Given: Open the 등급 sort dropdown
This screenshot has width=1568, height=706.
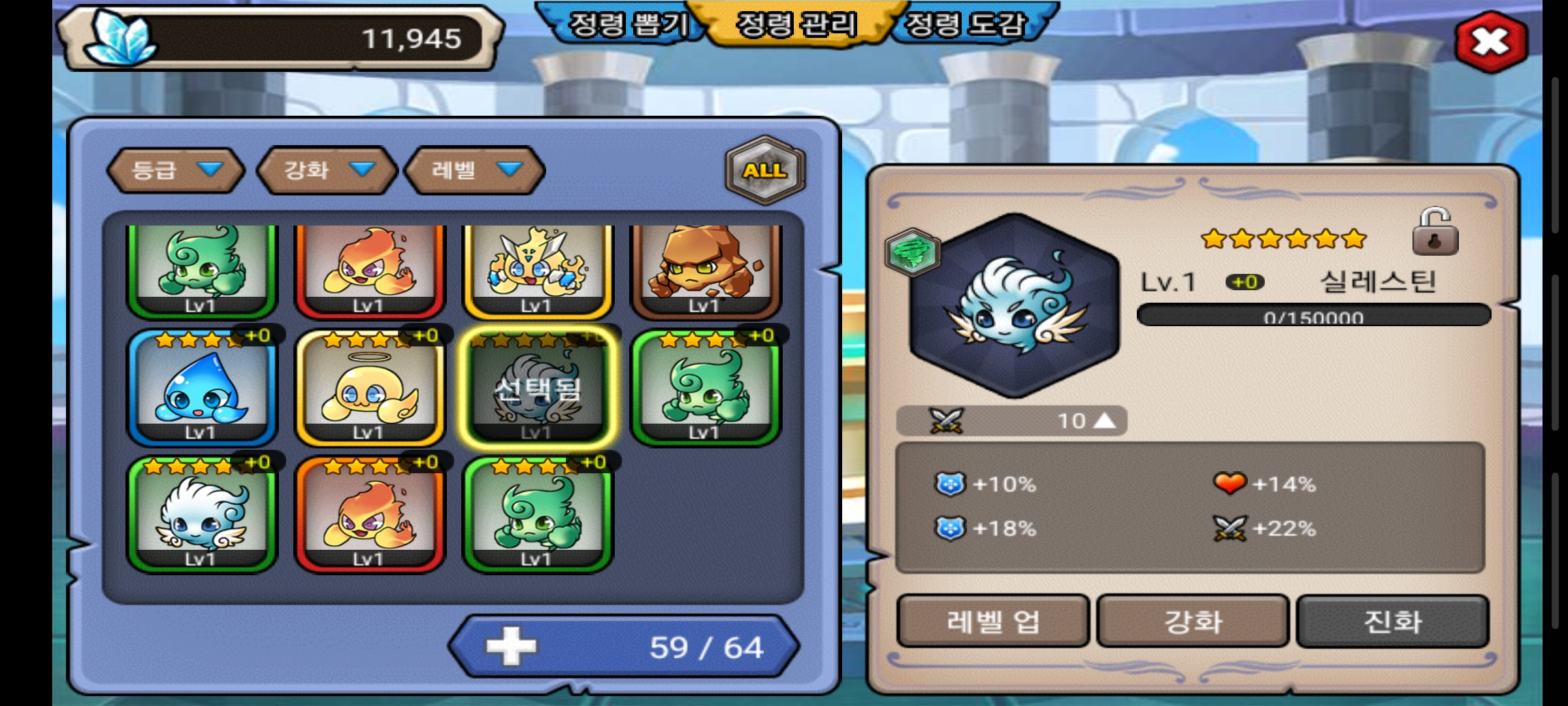Looking at the screenshot, I should tap(176, 170).
